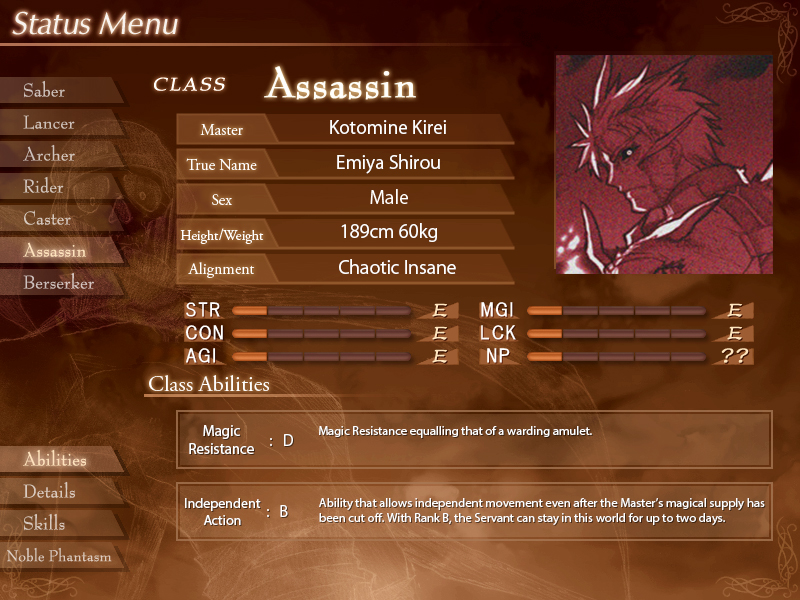Image resolution: width=800 pixels, height=600 pixels.
Task: Switch to the Lancer servant
Action: [x=49, y=123]
